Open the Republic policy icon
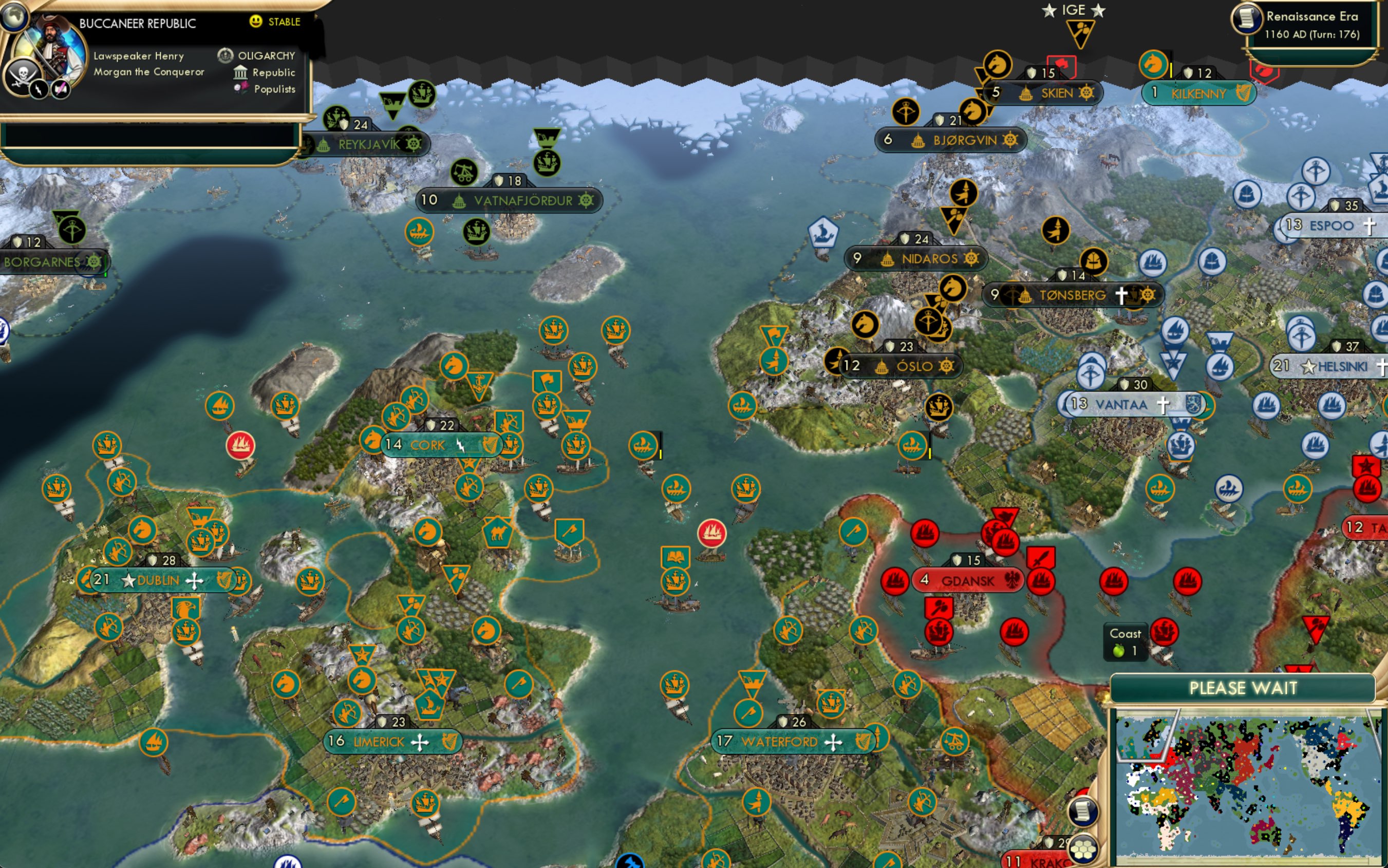This screenshot has width=1388, height=868. coord(239,72)
